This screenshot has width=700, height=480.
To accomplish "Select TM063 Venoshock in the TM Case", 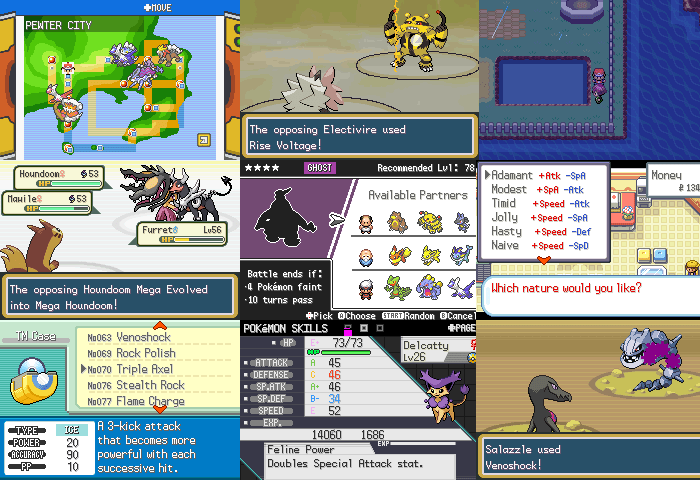I will [130, 338].
